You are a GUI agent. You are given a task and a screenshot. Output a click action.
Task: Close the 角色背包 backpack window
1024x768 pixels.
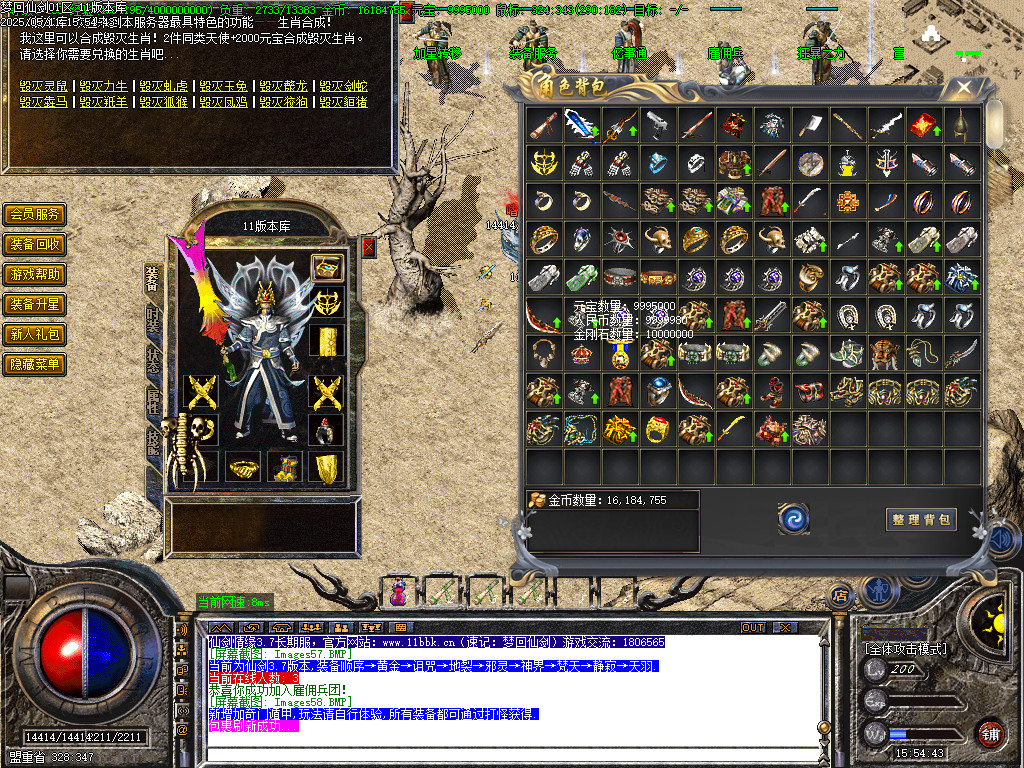(964, 88)
